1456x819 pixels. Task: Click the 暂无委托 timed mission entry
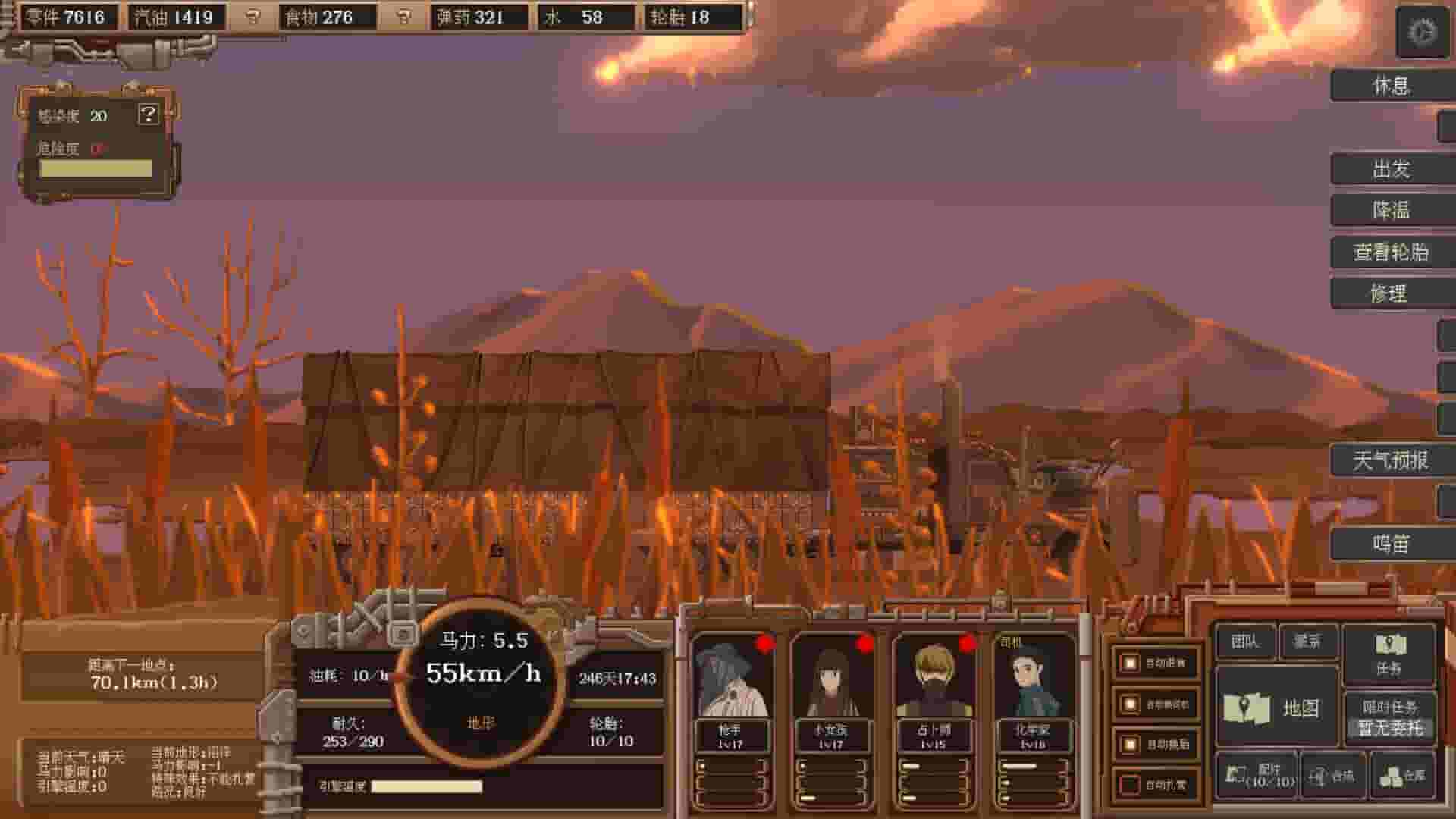click(1389, 728)
